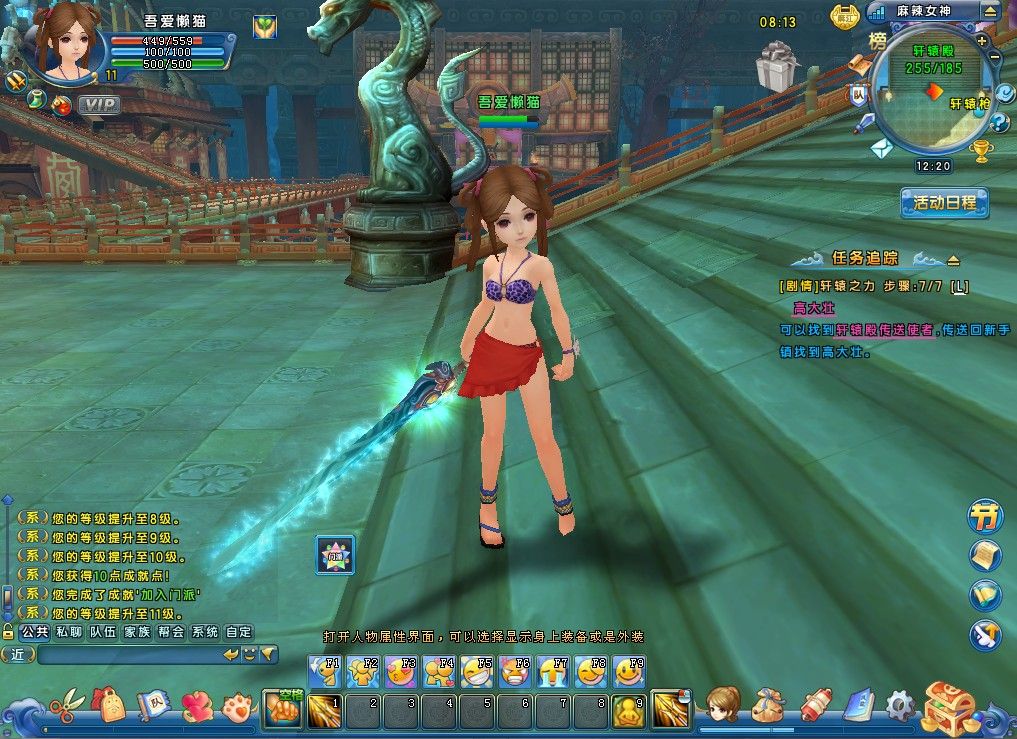Switch chat to the 帮会 tab
1017x739 pixels.
coord(171,632)
